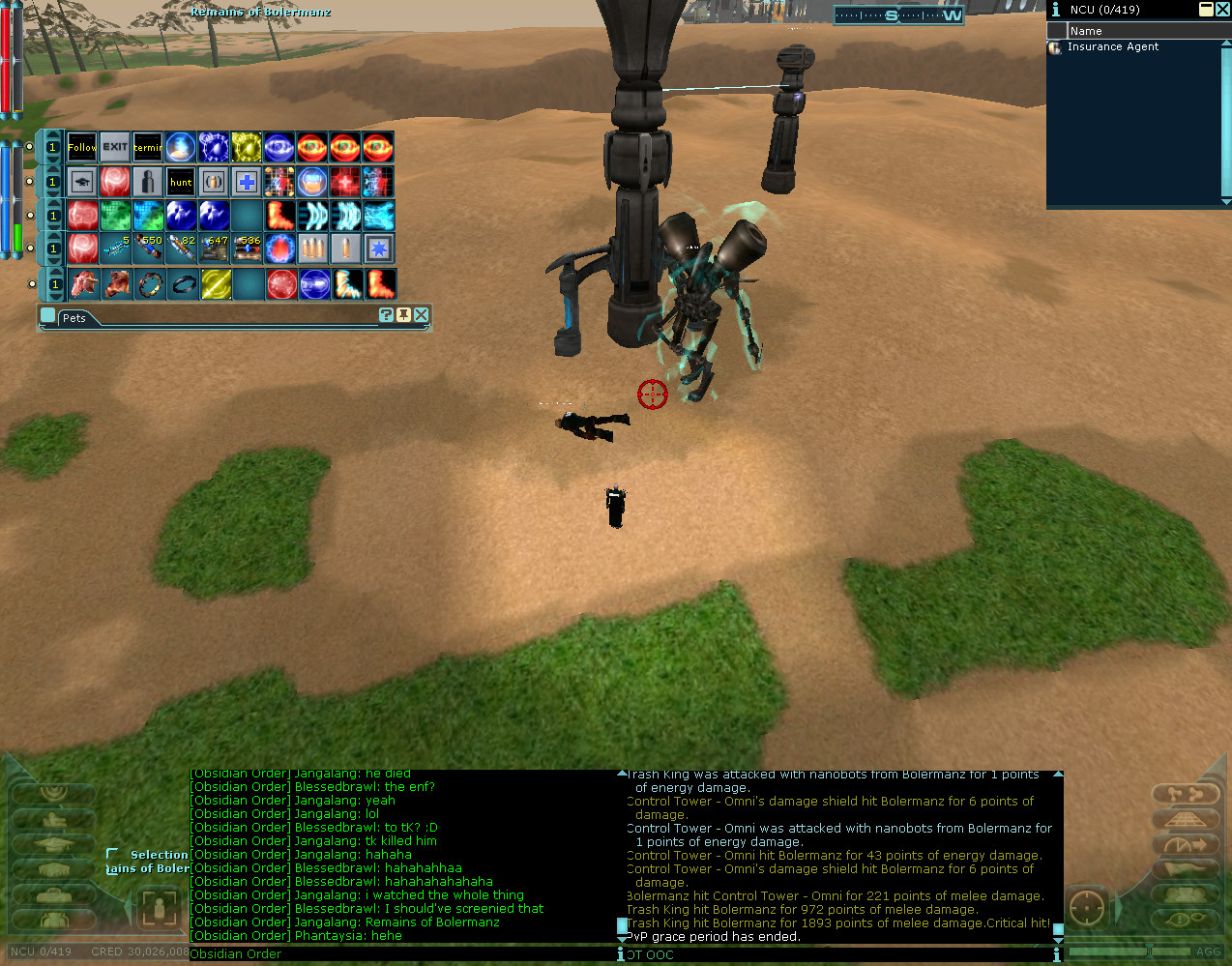Click the AGG aggression slider handle

[x=1149, y=951]
